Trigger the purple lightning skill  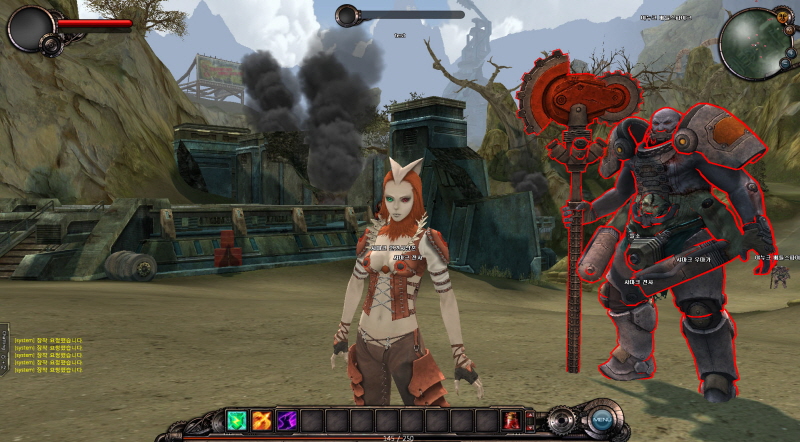287,420
